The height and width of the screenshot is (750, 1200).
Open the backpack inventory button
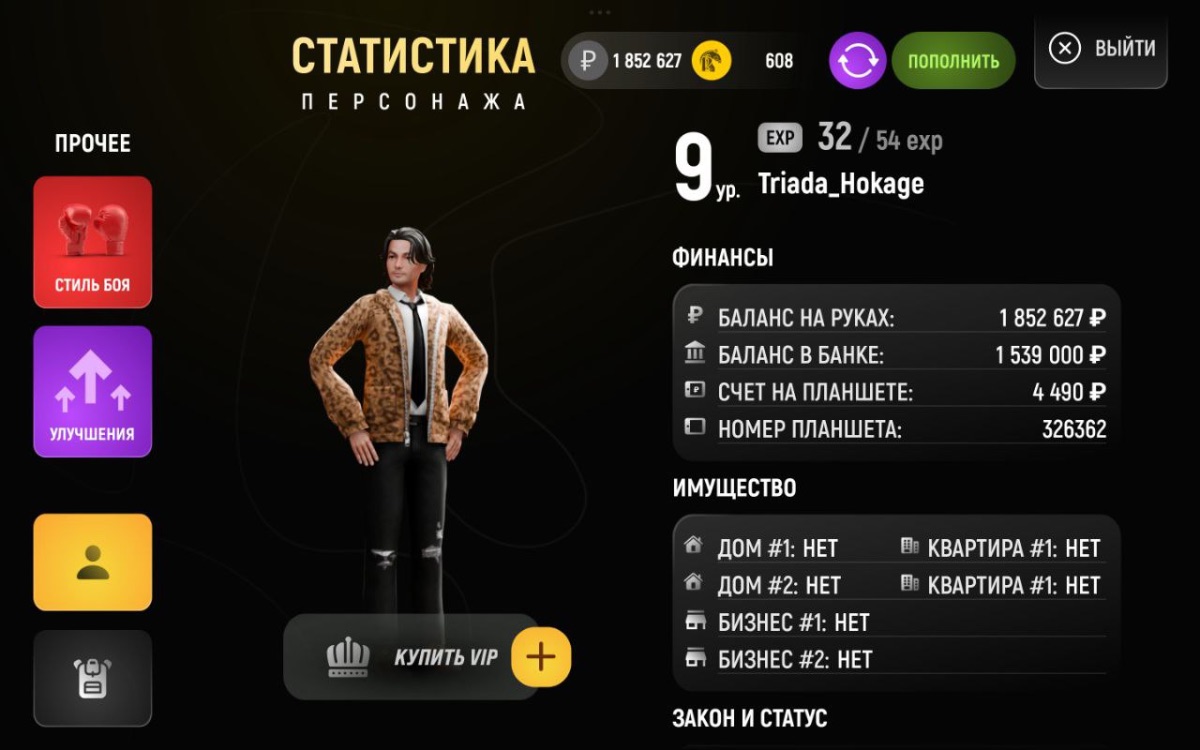93,678
